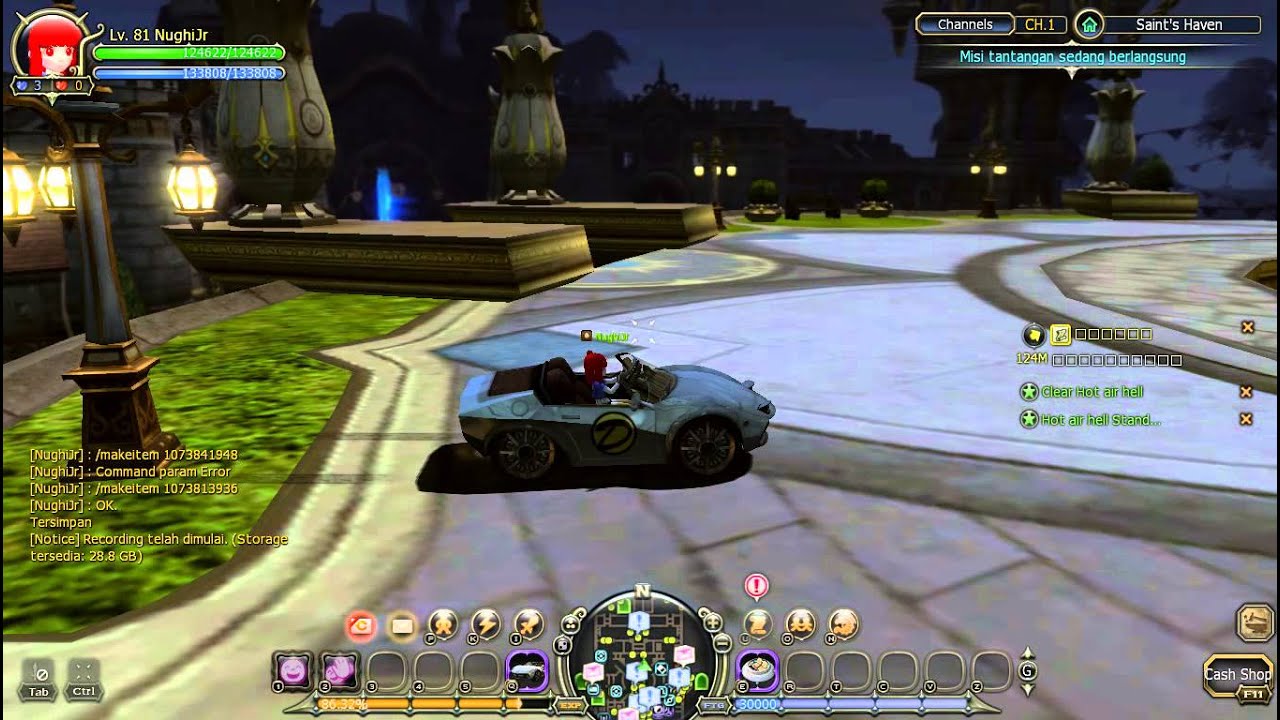
Task: Close the Clear Hot air hell tracker entry
Action: [1246, 392]
